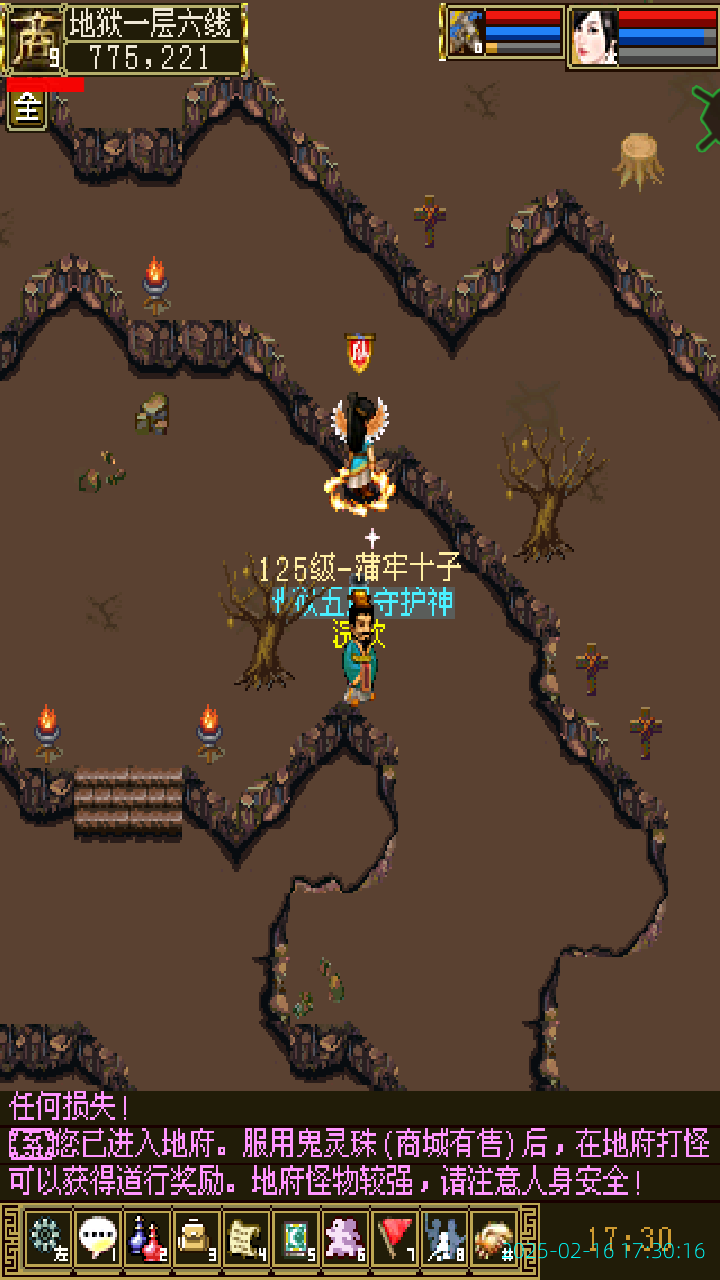Open the system chat message log

360,1145
